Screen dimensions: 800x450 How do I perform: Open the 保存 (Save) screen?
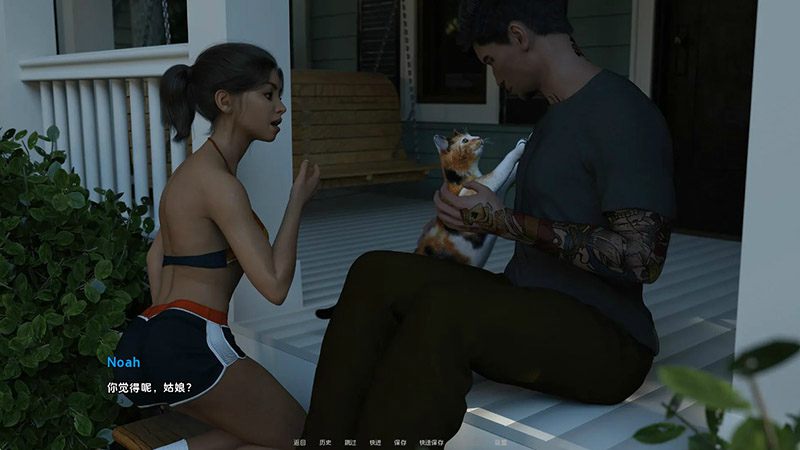coord(400,441)
